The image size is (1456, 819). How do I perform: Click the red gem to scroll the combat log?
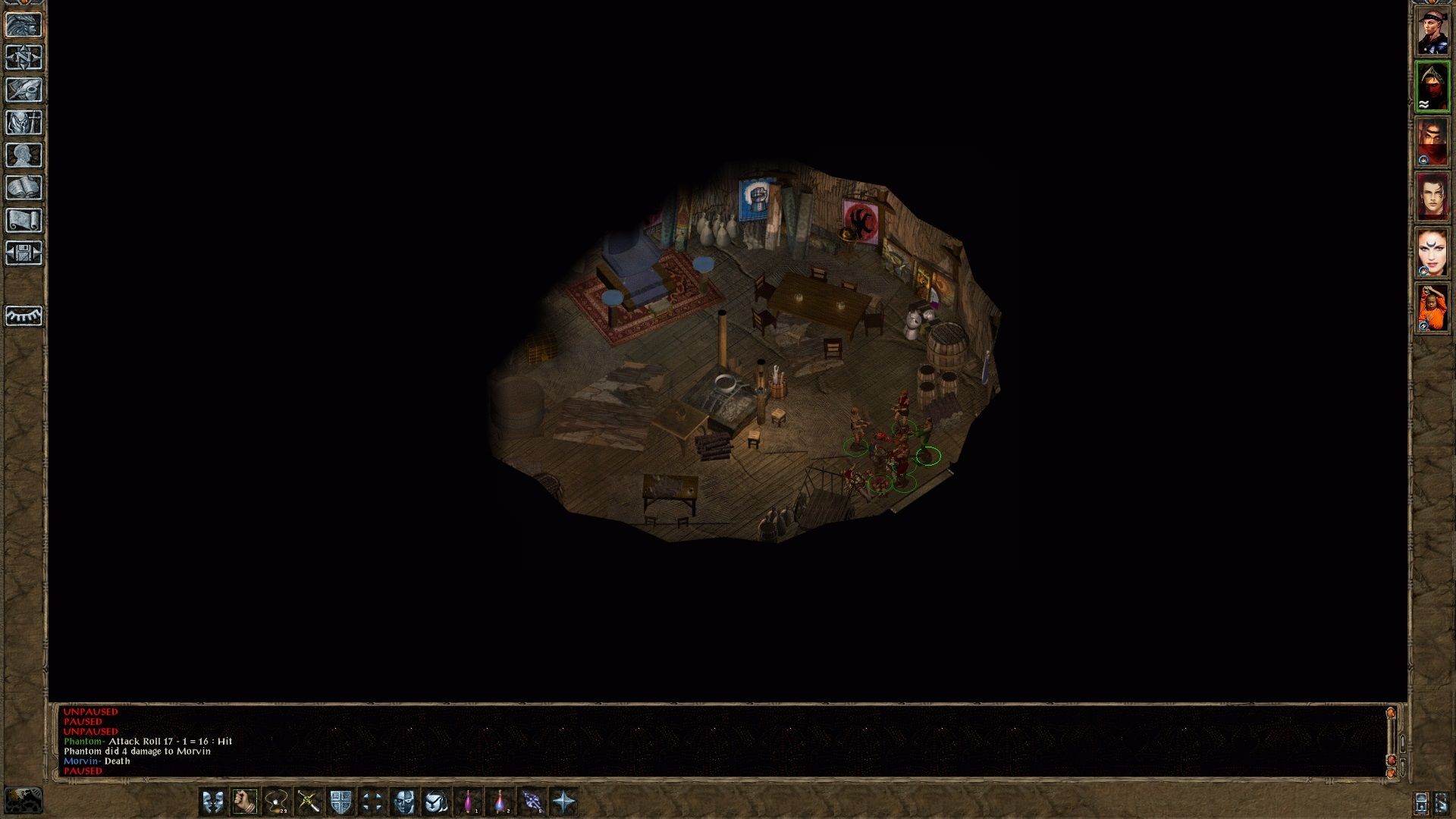pyautogui.click(x=1392, y=760)
